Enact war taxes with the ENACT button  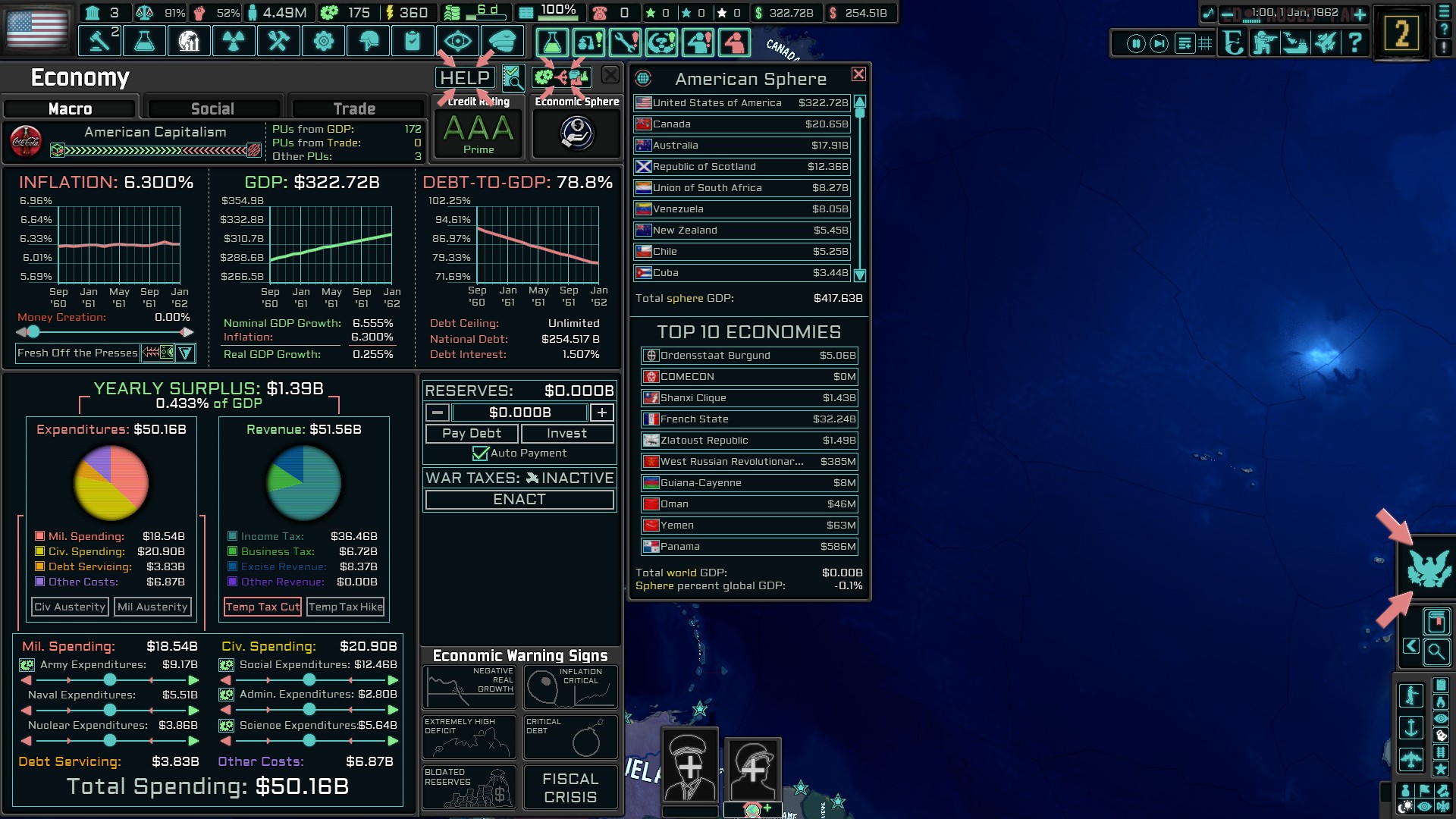pyautogui.click(x=519, y=499)
